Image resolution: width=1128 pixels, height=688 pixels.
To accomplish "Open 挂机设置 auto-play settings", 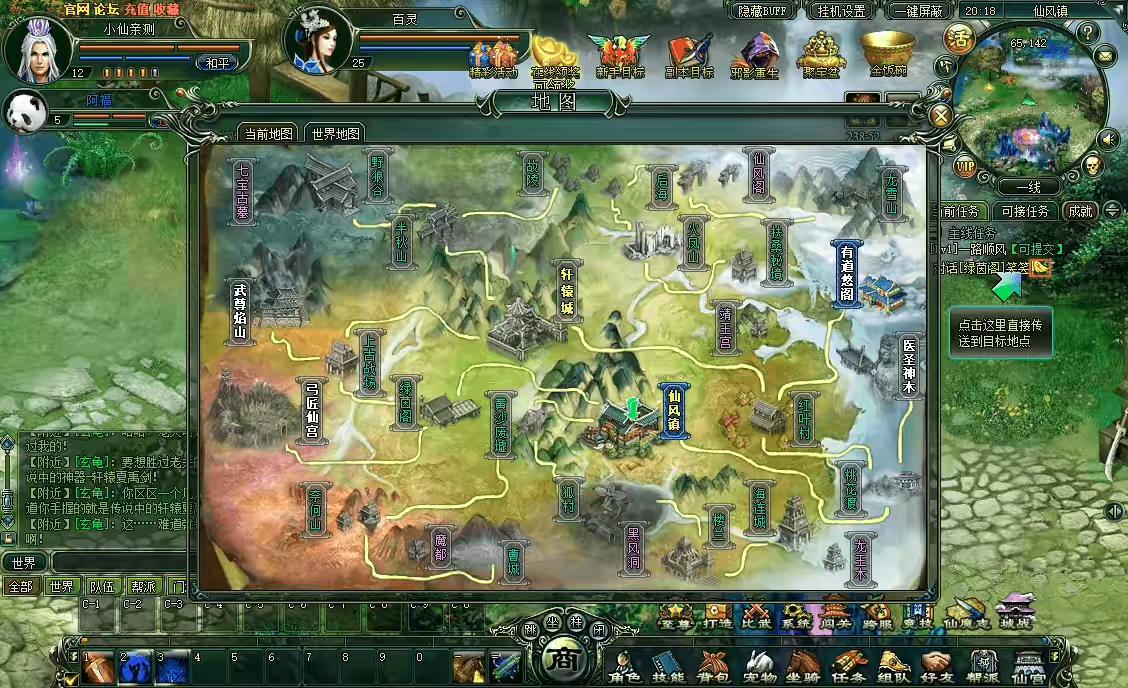I will (840, 11).
